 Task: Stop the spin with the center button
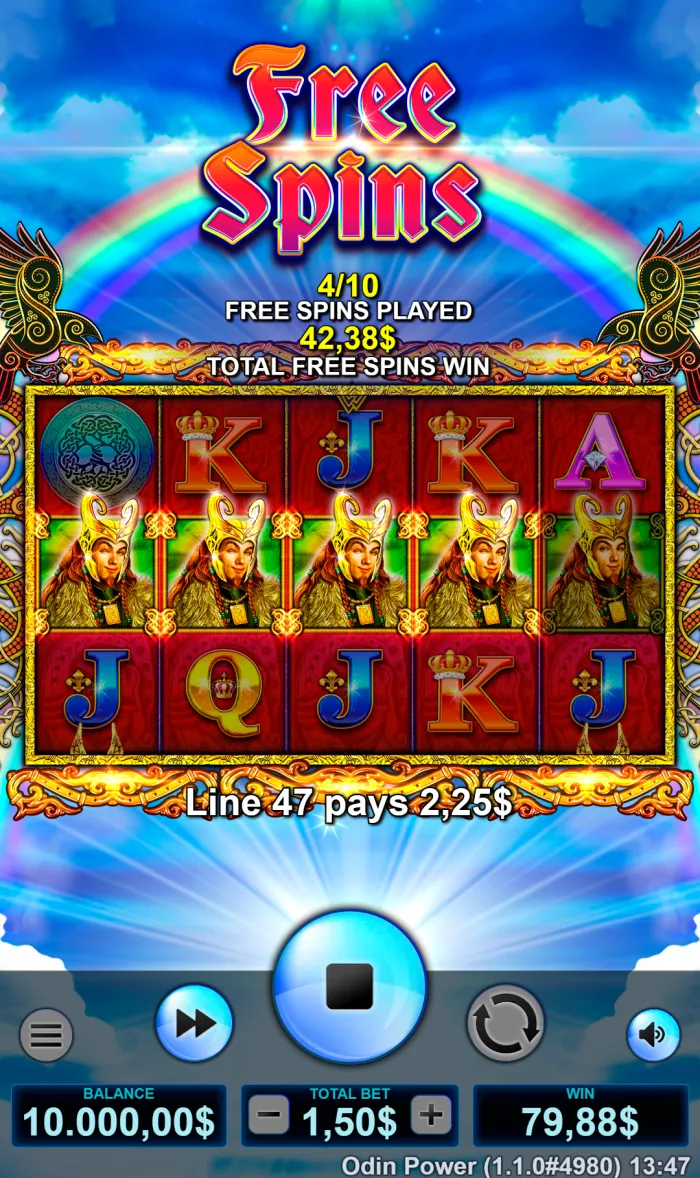tap(349, 986)
